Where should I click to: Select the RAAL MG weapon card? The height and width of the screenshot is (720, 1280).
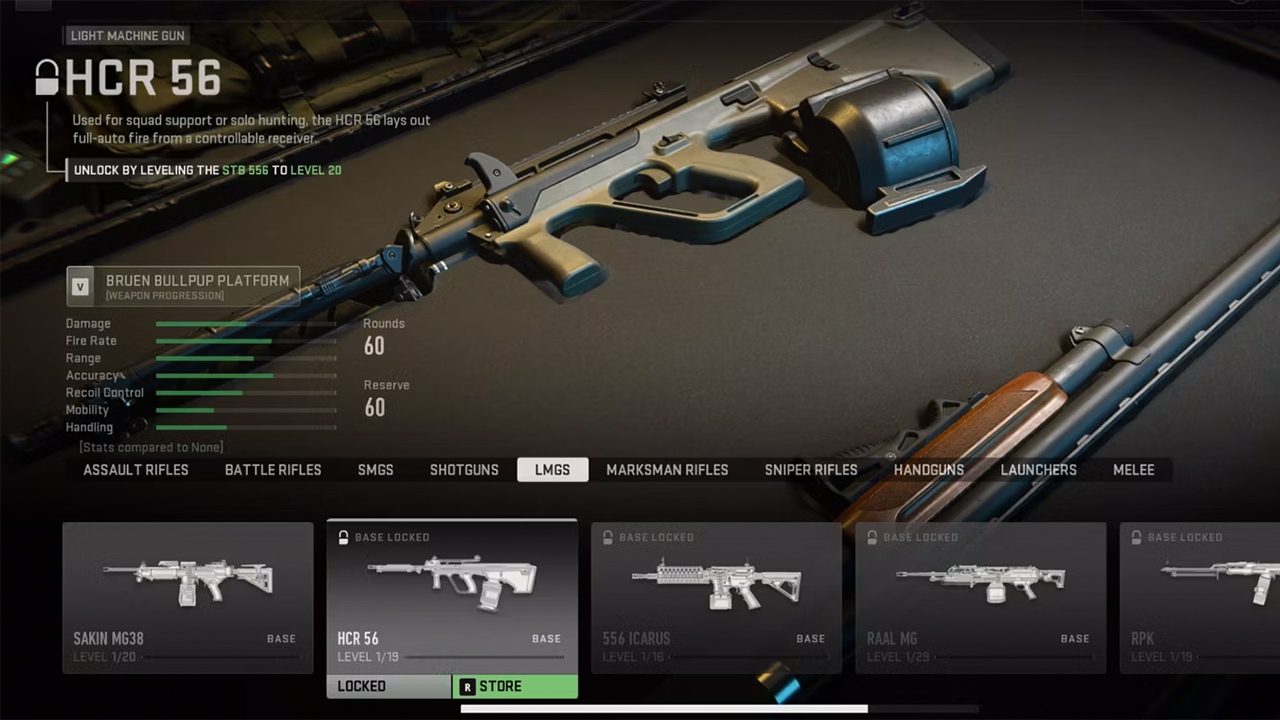(980, 597)
